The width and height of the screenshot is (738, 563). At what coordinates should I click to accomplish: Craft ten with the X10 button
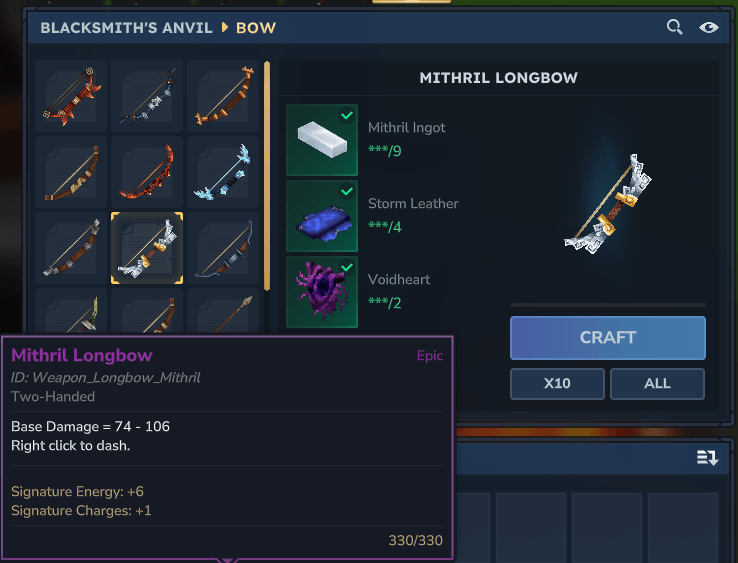coord(557,384)
